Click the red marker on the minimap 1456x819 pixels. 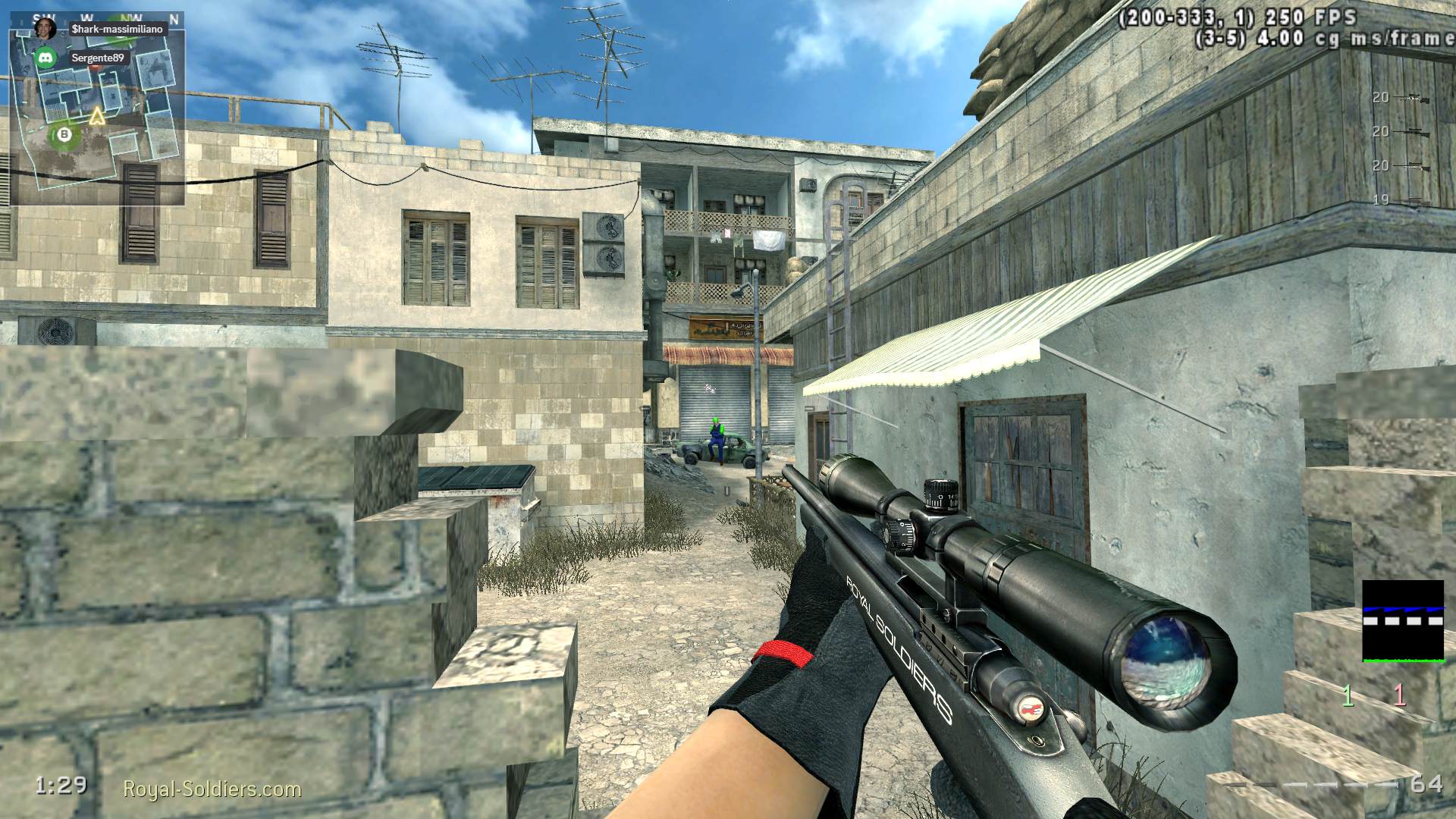[95, 67]
